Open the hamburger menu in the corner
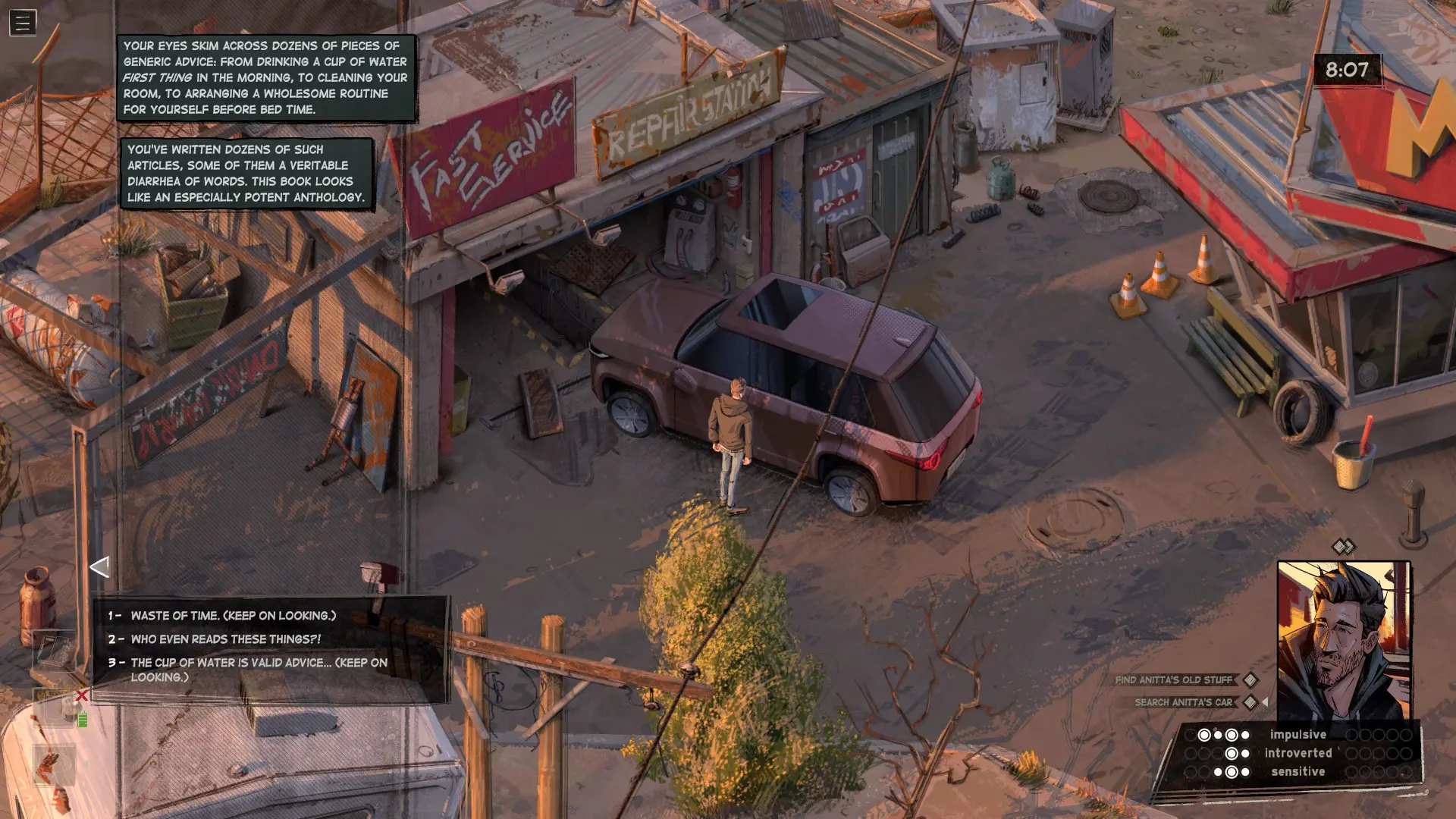This screenshot has width=1456, height=819. point(23,23)
